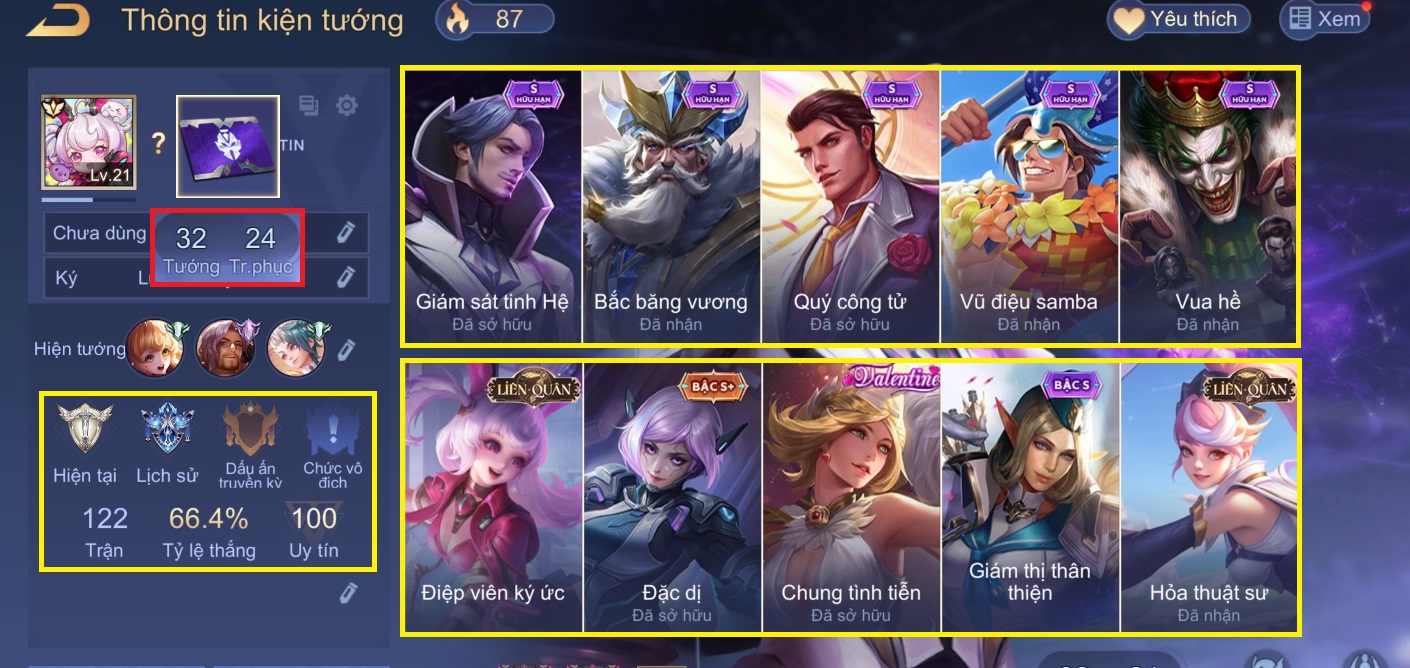
Task: Open the settings gear icon
Action: [347, 105]
